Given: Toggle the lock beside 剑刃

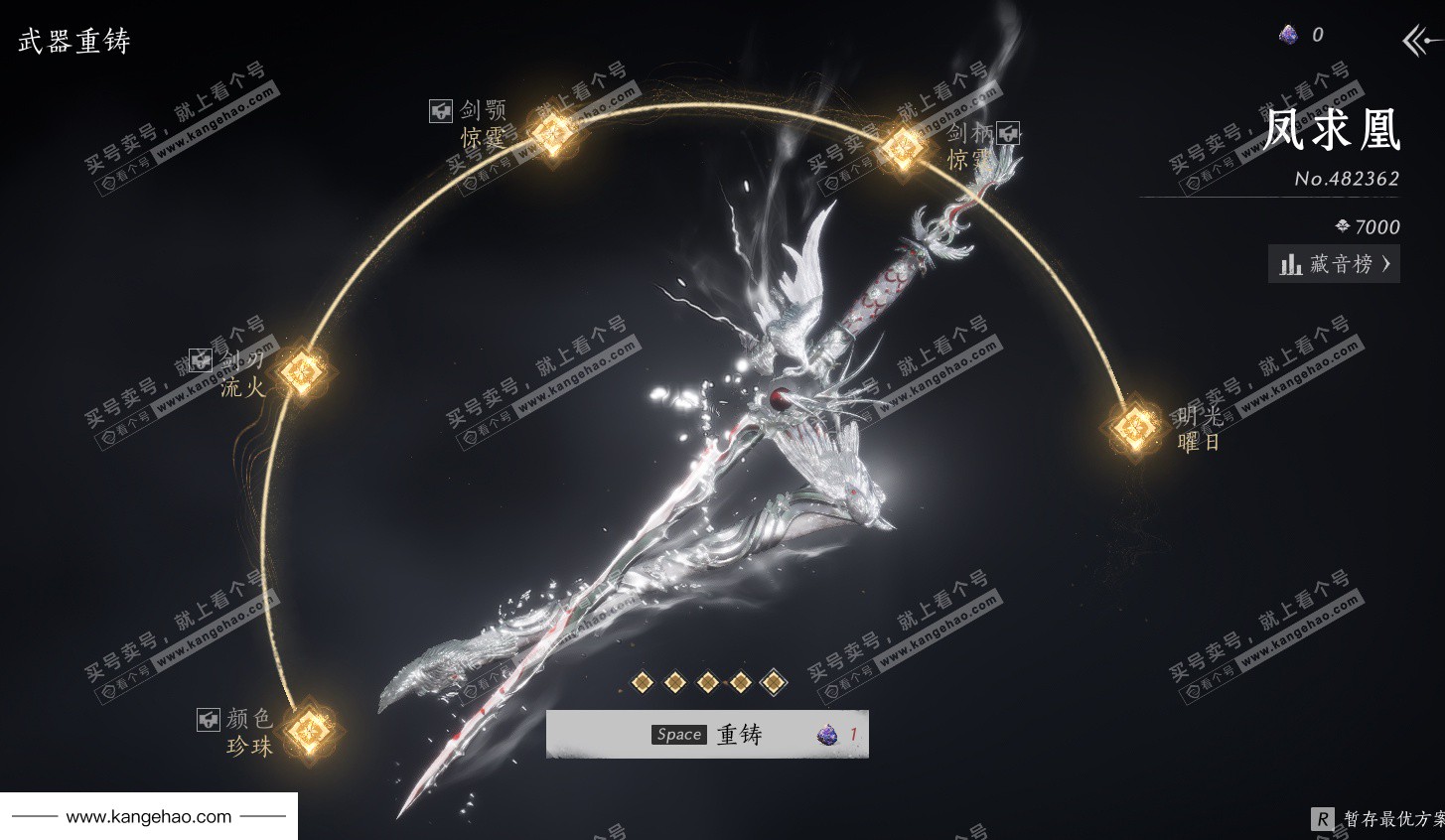Looking at the screenshot, I should pos(201,359).
